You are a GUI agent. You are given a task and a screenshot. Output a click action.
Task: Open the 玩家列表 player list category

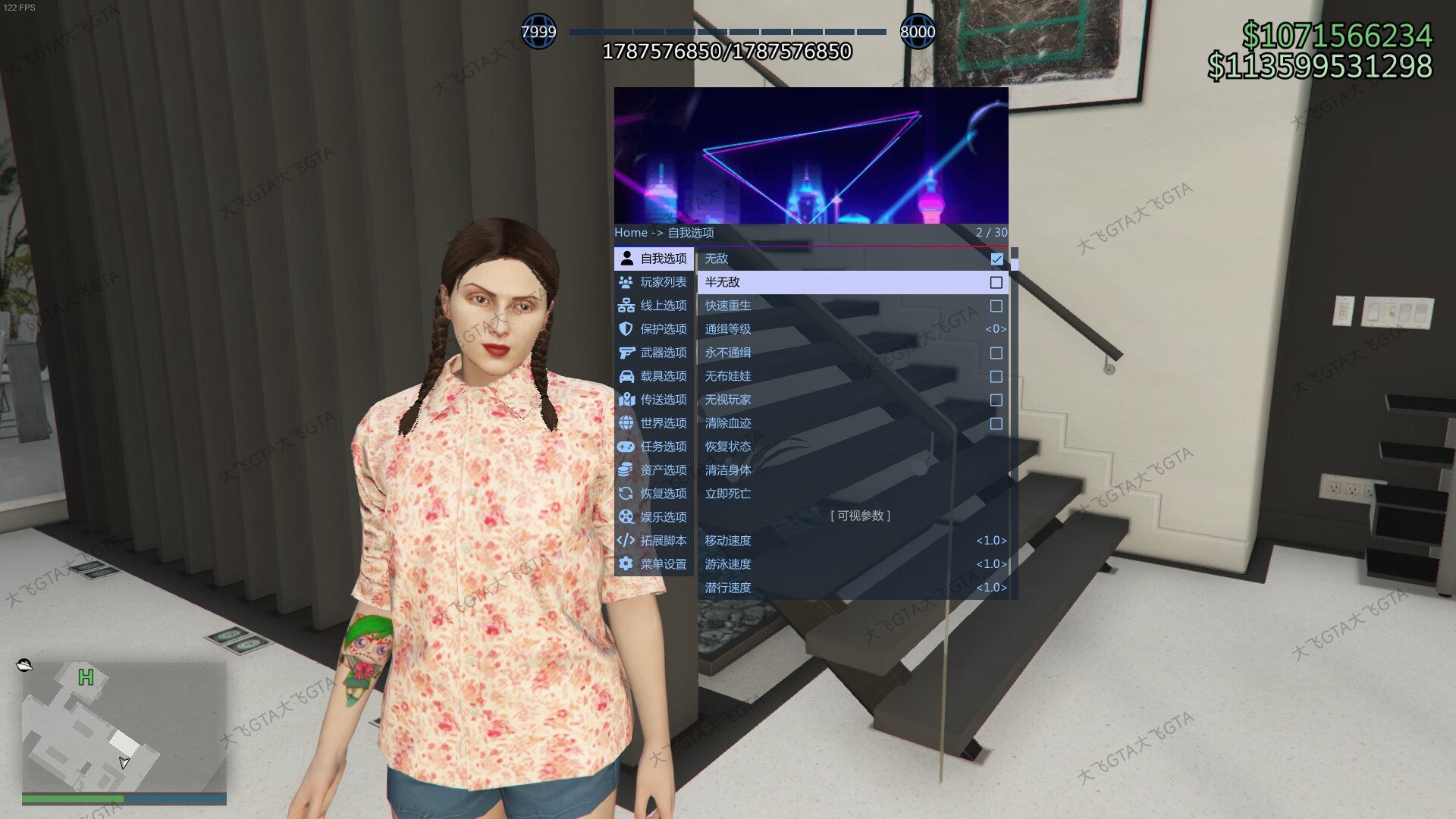point(654,282)
